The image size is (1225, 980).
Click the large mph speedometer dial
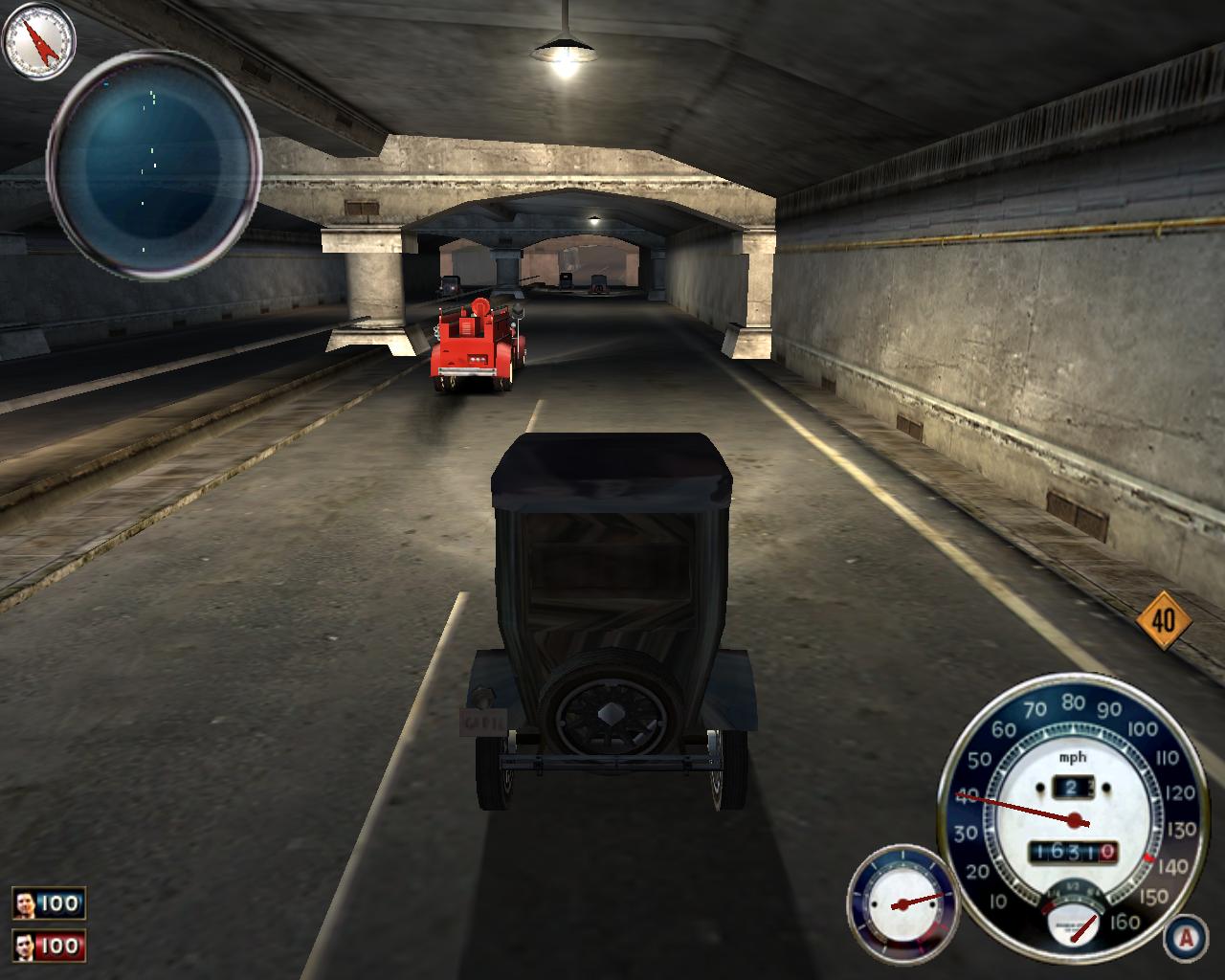point(1070,812)
